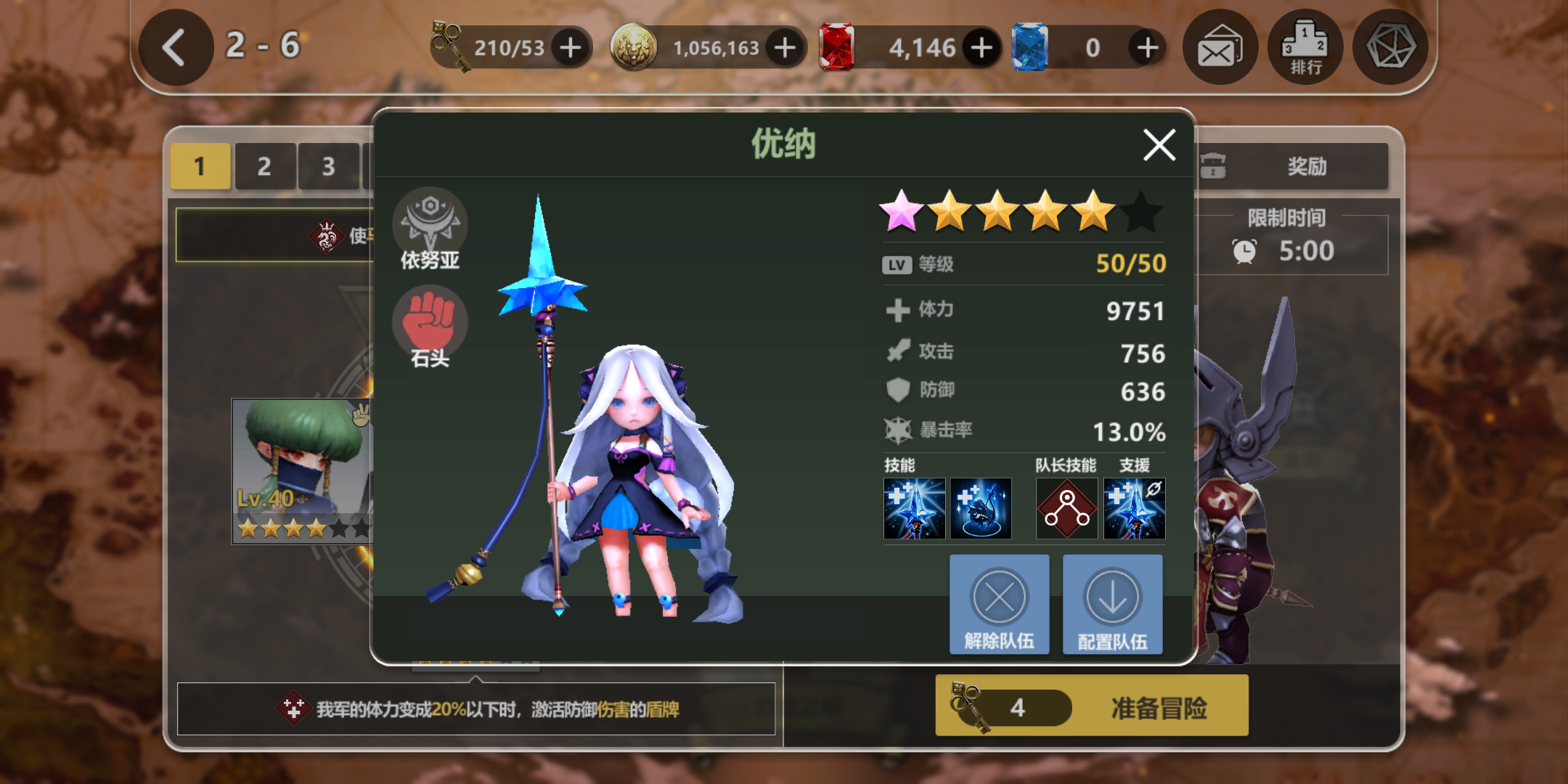Inspect the 支援 support skill icon

click(1134, 508)
